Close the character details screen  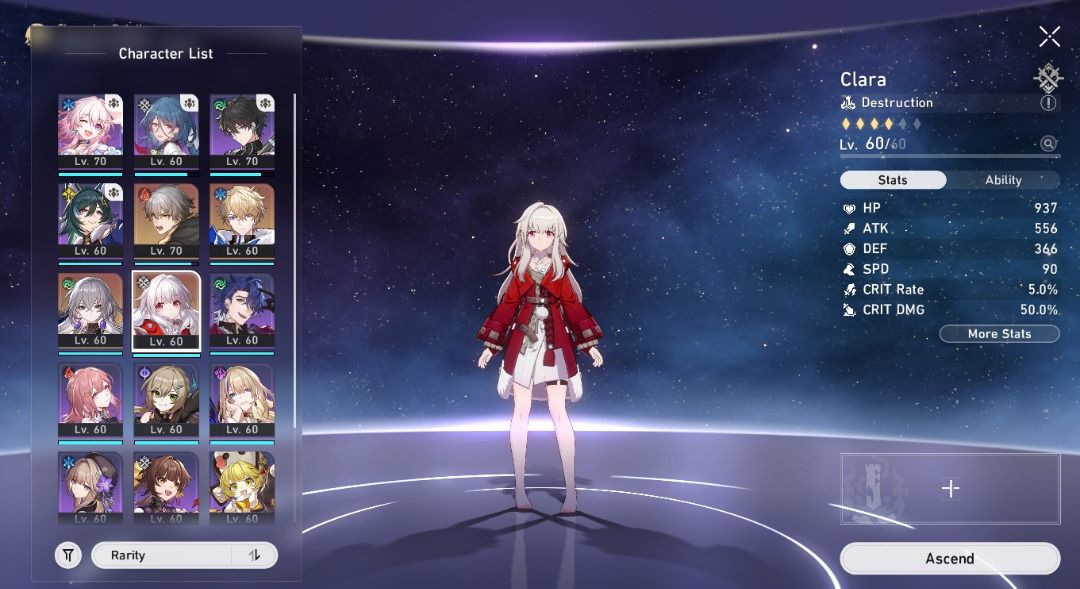1049,37
